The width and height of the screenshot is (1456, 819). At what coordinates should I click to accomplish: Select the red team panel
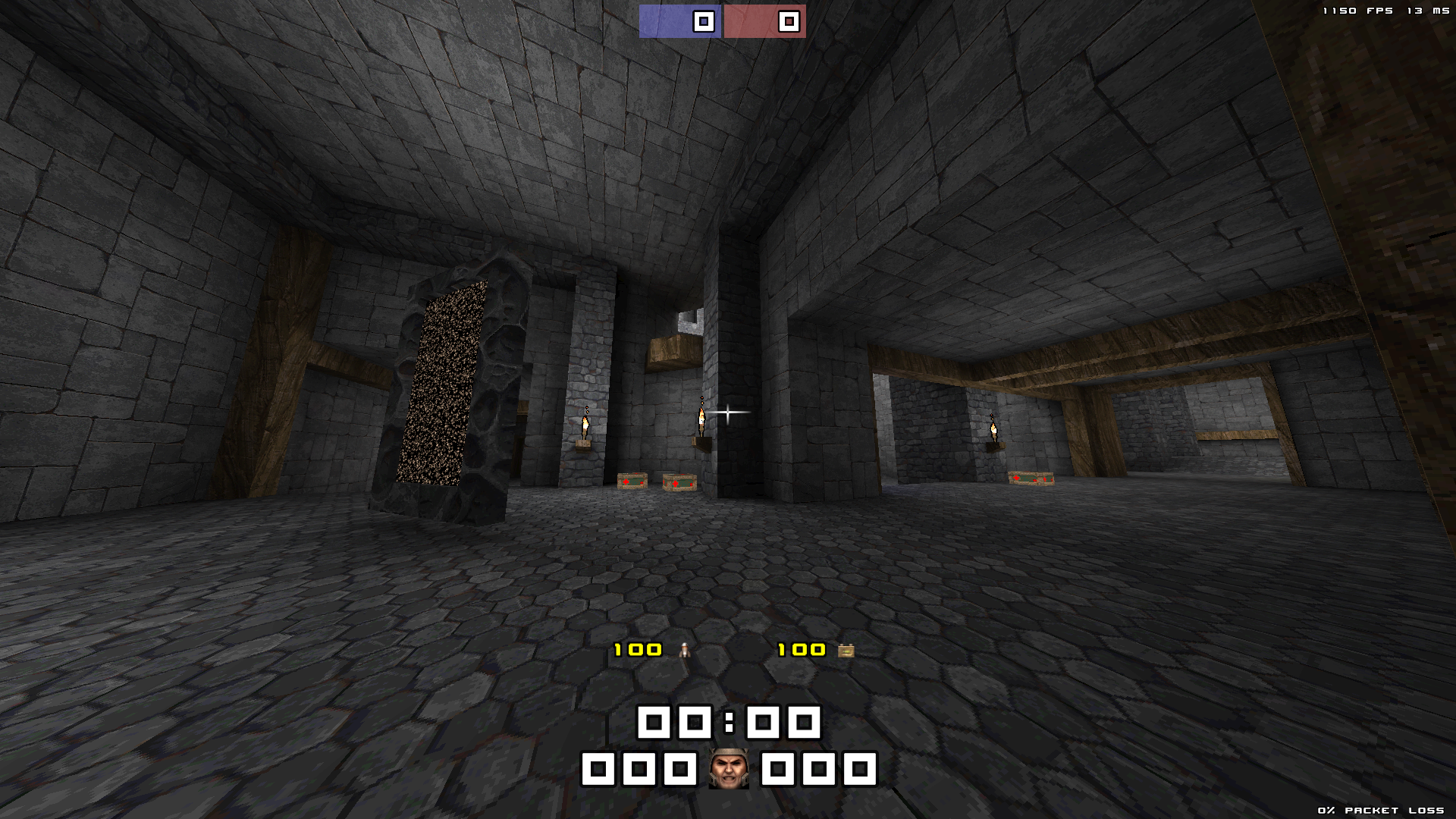pos(764,21)
